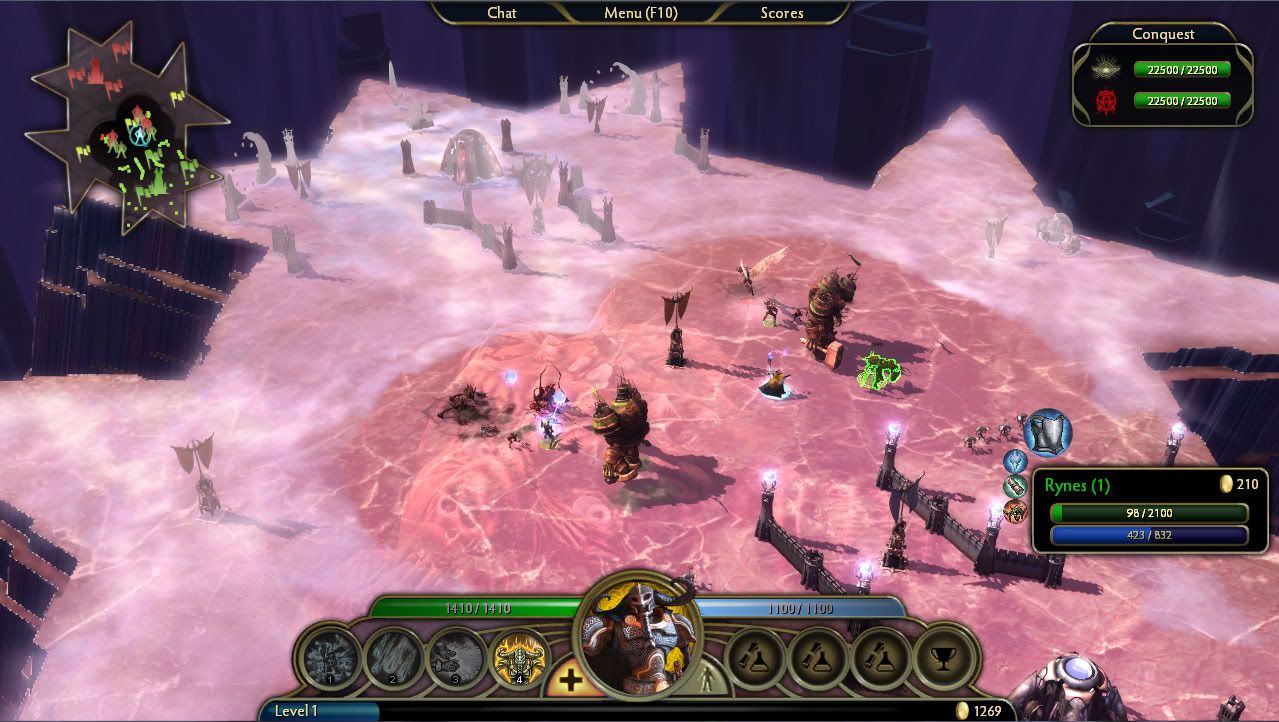
Task: Select the blue winged icon near Rynes
Action: tap(1016, 461)
